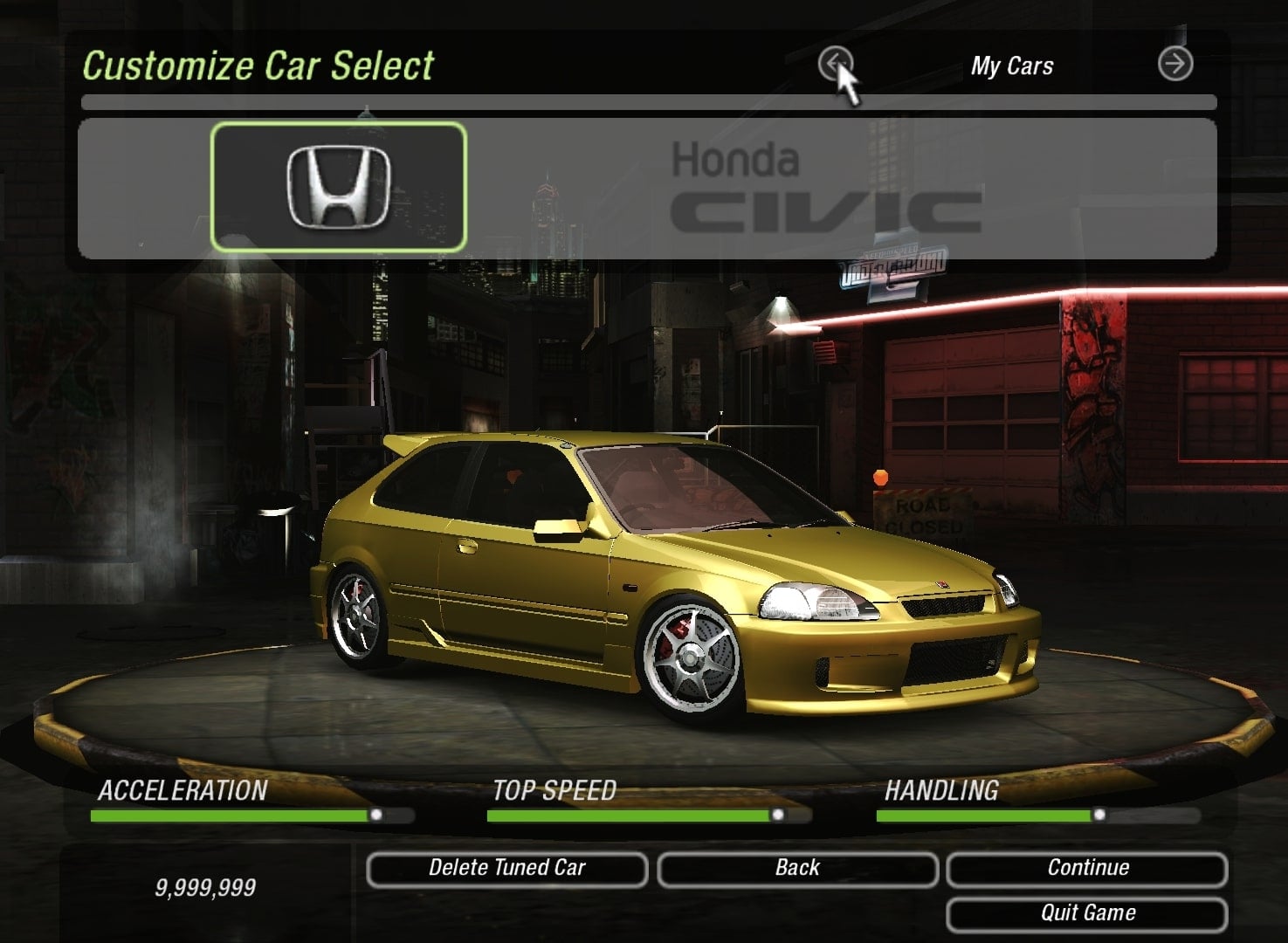Select the Honda Civic logo tile
Image resolution: width=1288 pixels, height=943 pixels.
339,187
